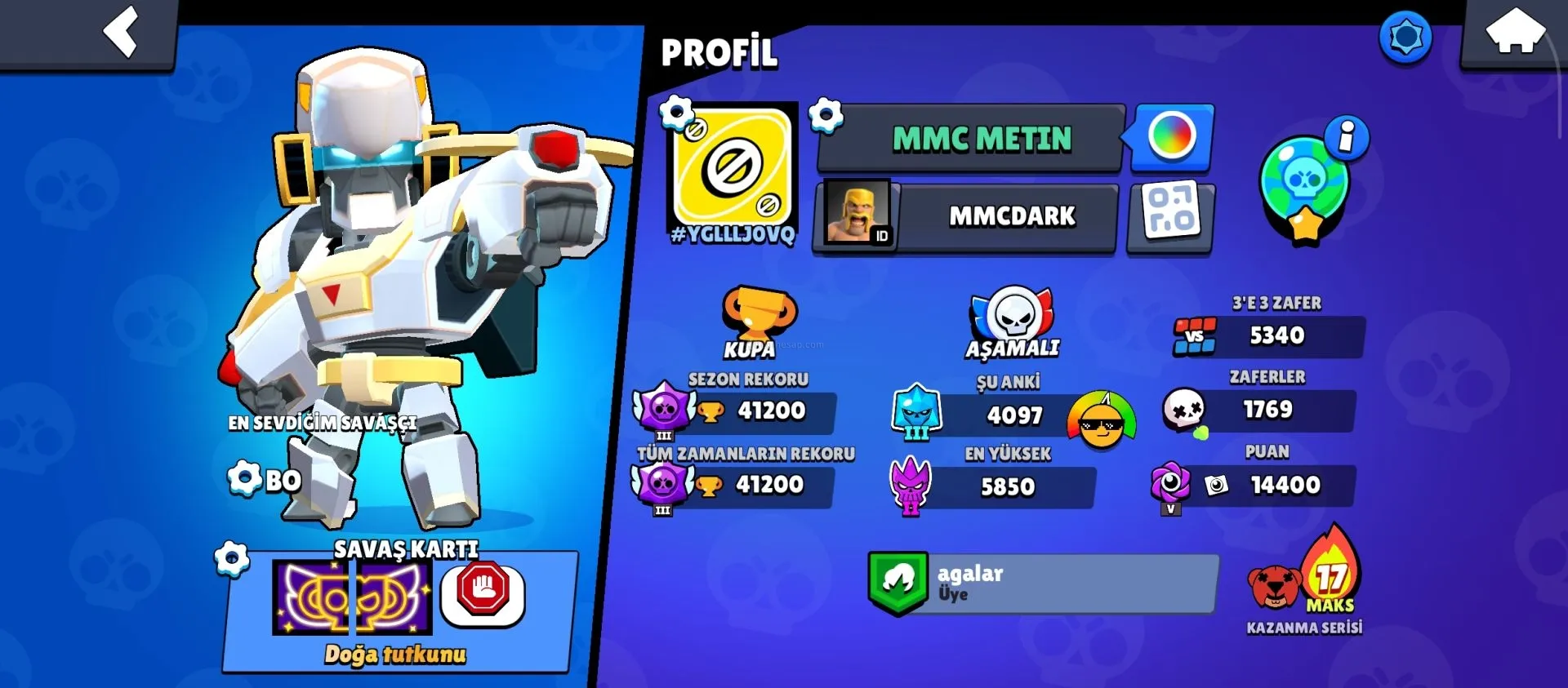Image resolution: width=1568 pixels, height=688 pixels.
Task: Show the profile QR code
Action: 1171,212
